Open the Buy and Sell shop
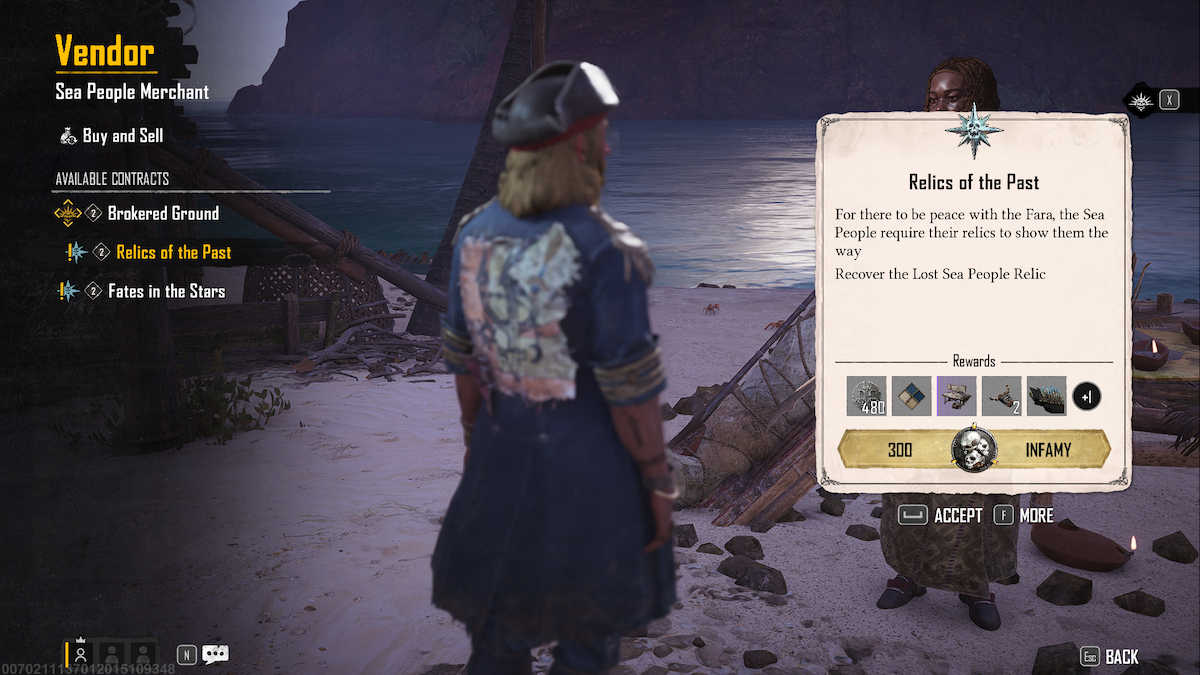The width and height of the screenshot is (1200, 675). pos(123,136)
